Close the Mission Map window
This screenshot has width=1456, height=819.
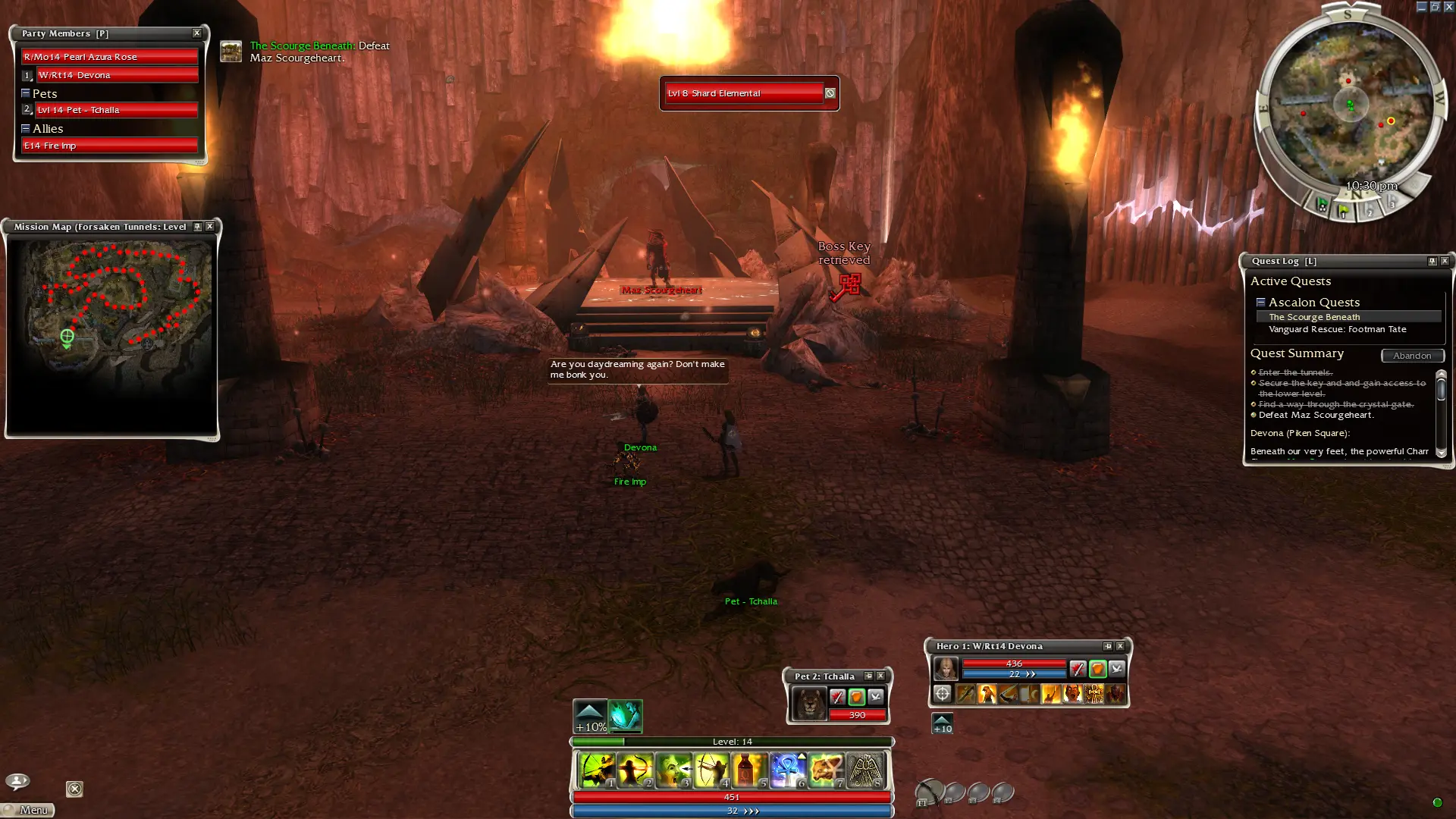(x=210, y=227)
